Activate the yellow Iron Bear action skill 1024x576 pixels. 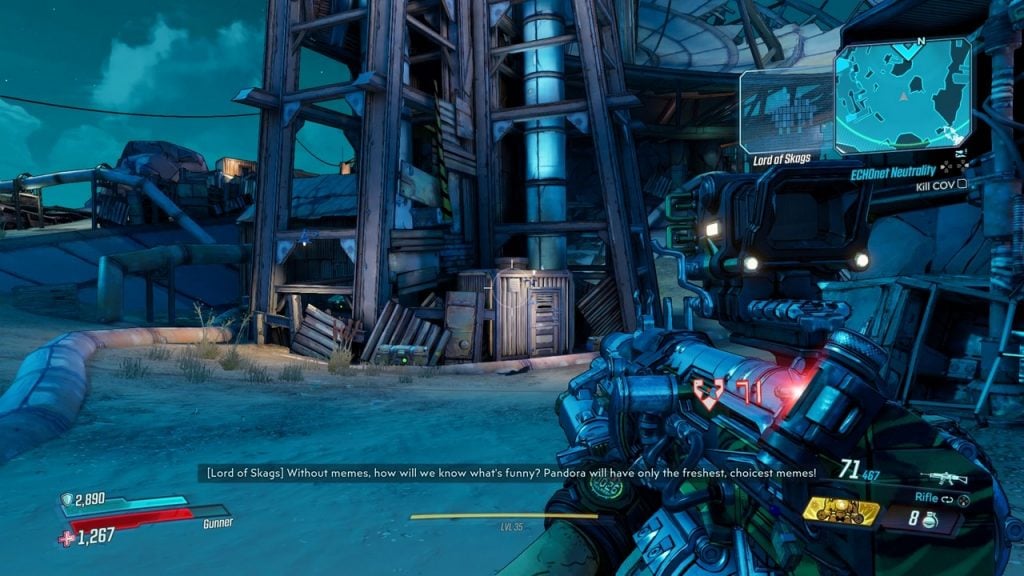pos(841,512)
